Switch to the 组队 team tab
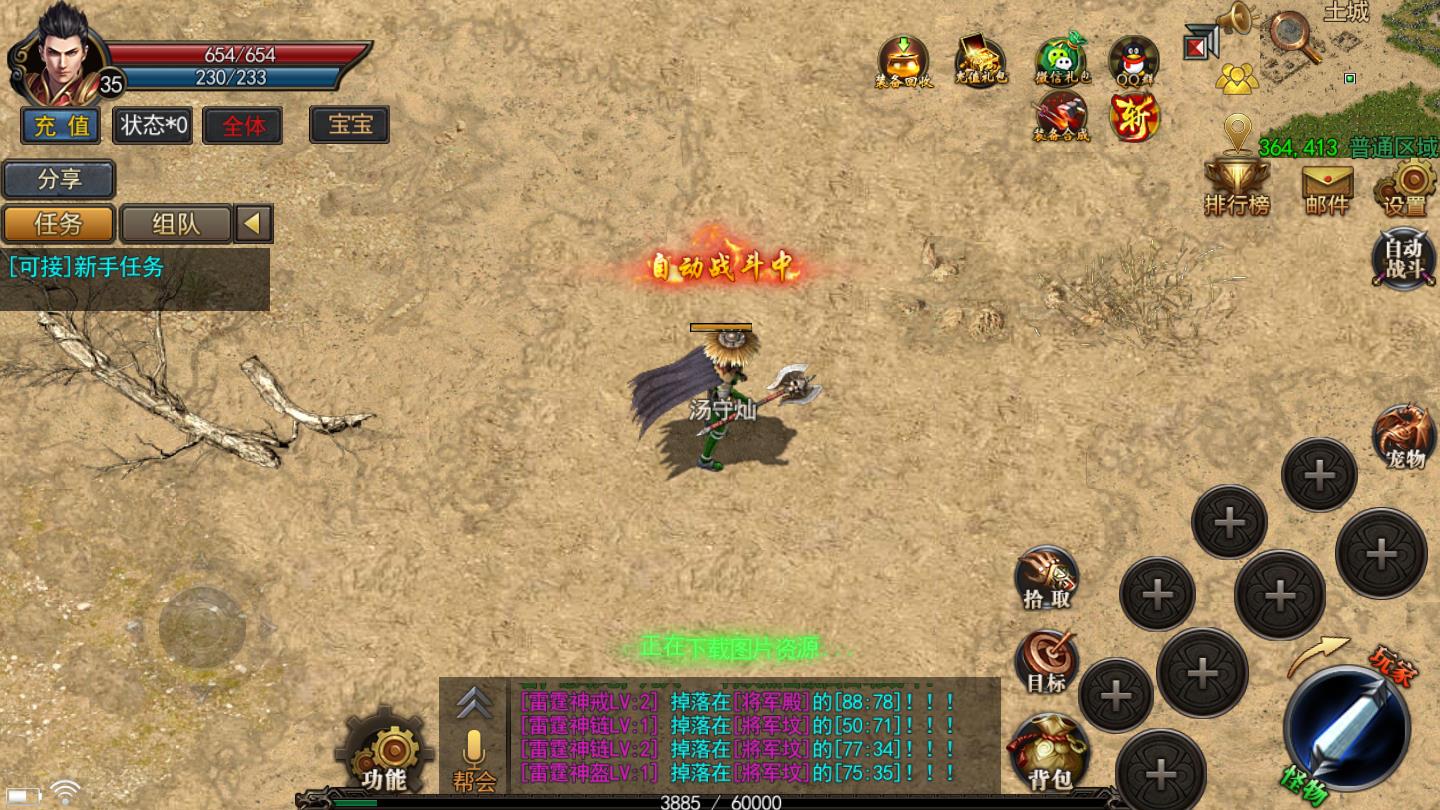The width and height of the screenshot is (1440, 810). (x=176, y=224)
